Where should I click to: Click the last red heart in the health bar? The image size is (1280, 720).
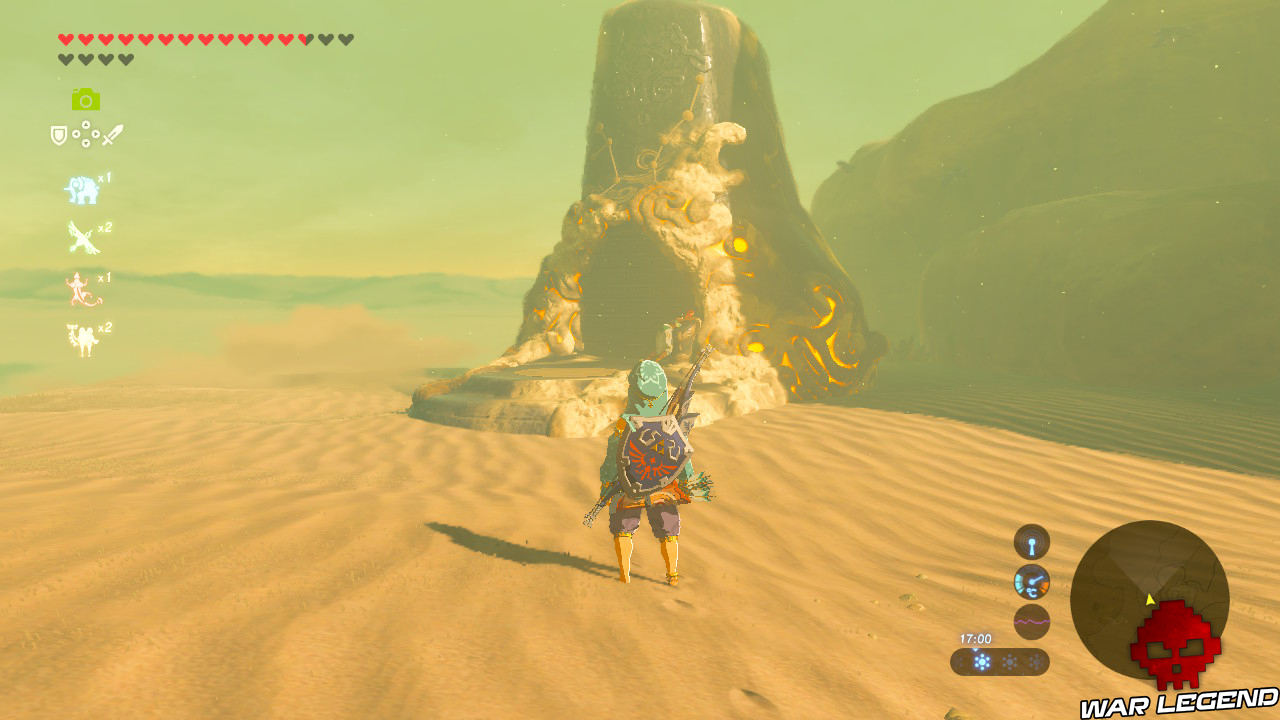(304, 38)
